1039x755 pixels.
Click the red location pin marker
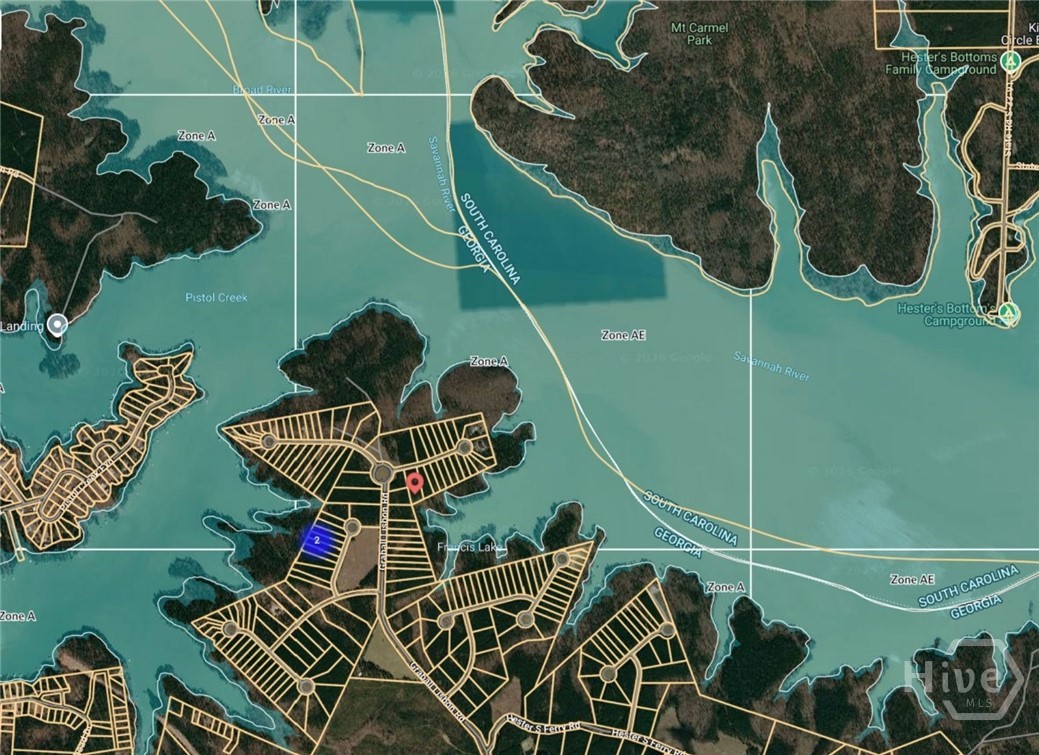pos(415,483)
